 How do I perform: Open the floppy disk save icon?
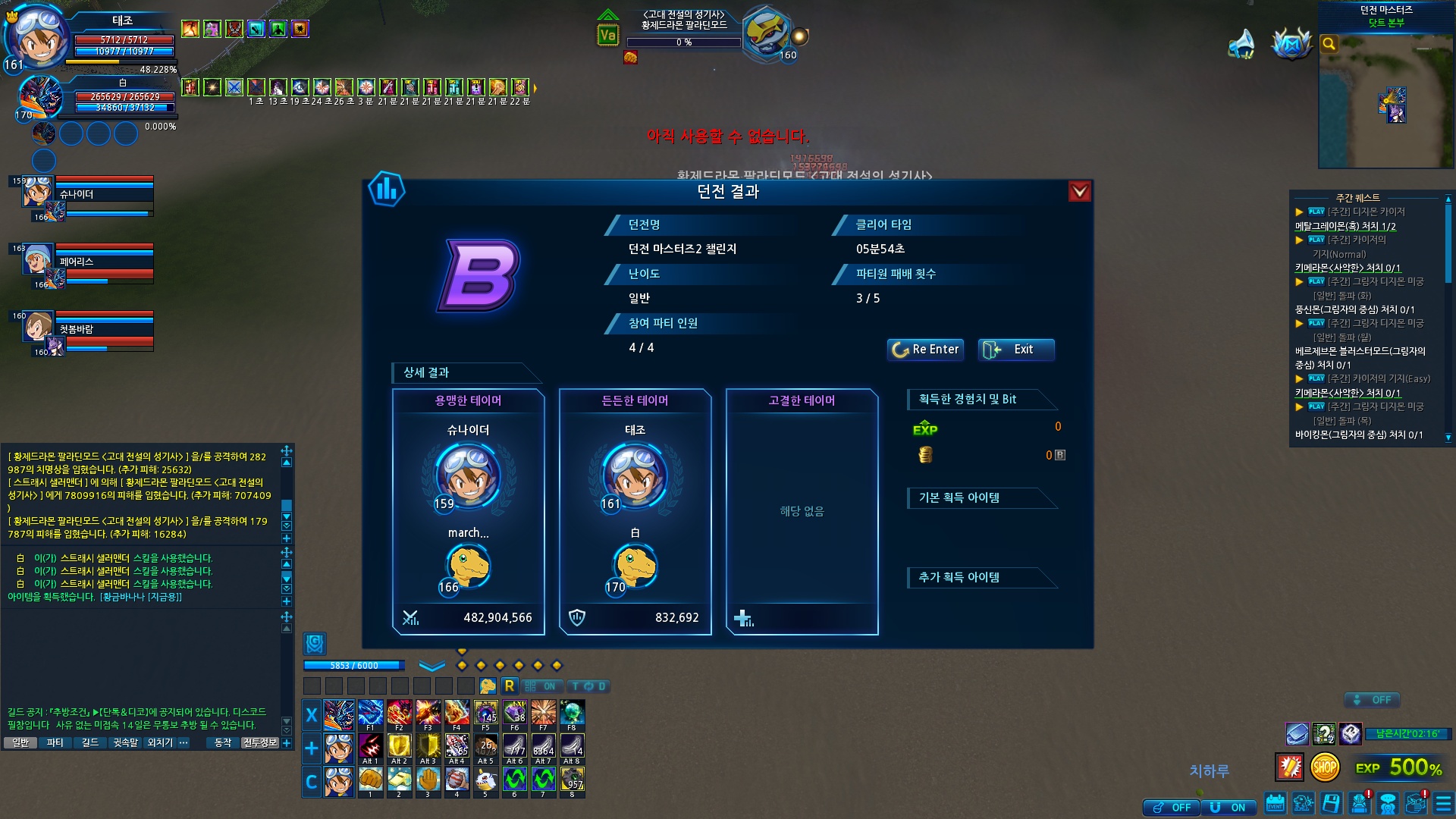tap(1332, 803)
